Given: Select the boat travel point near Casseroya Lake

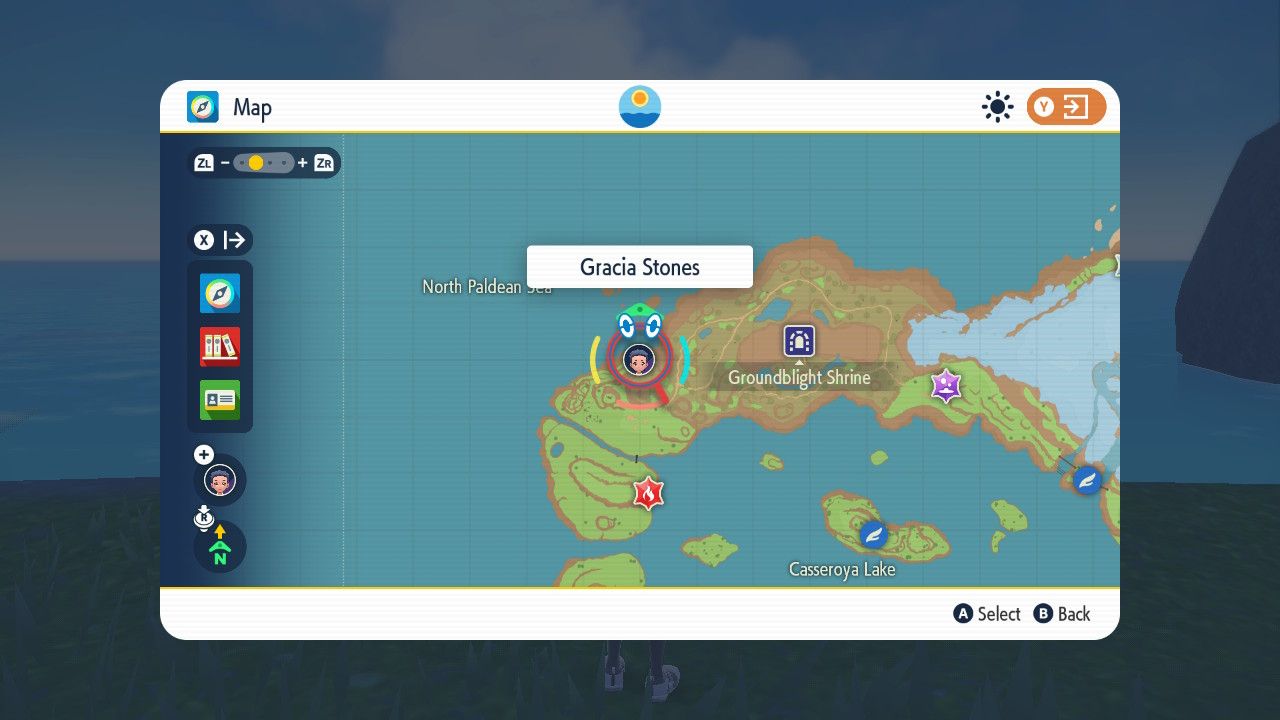Looking at the screenshot, I should pyautogui.click(x=872, y=535).
